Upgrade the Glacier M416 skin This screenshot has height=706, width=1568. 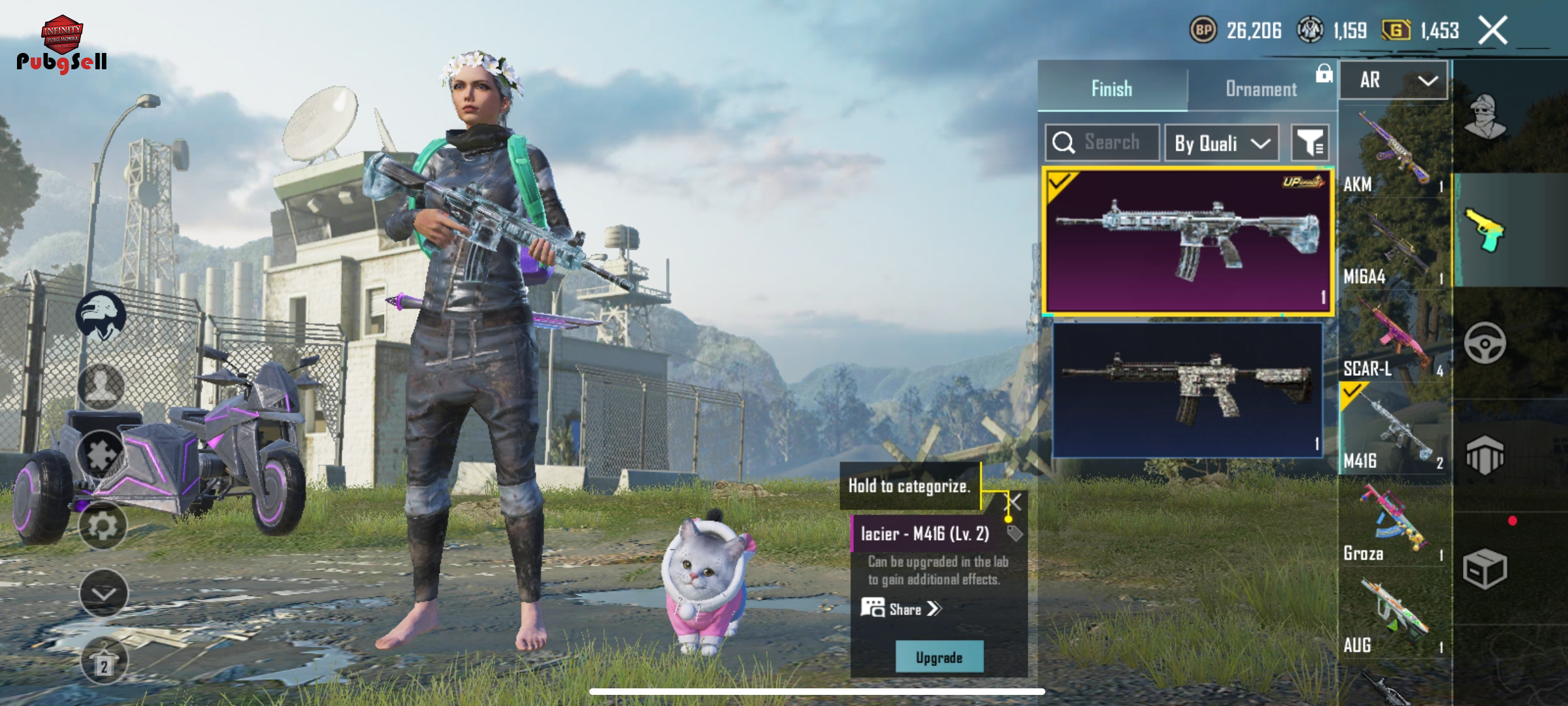939,657
